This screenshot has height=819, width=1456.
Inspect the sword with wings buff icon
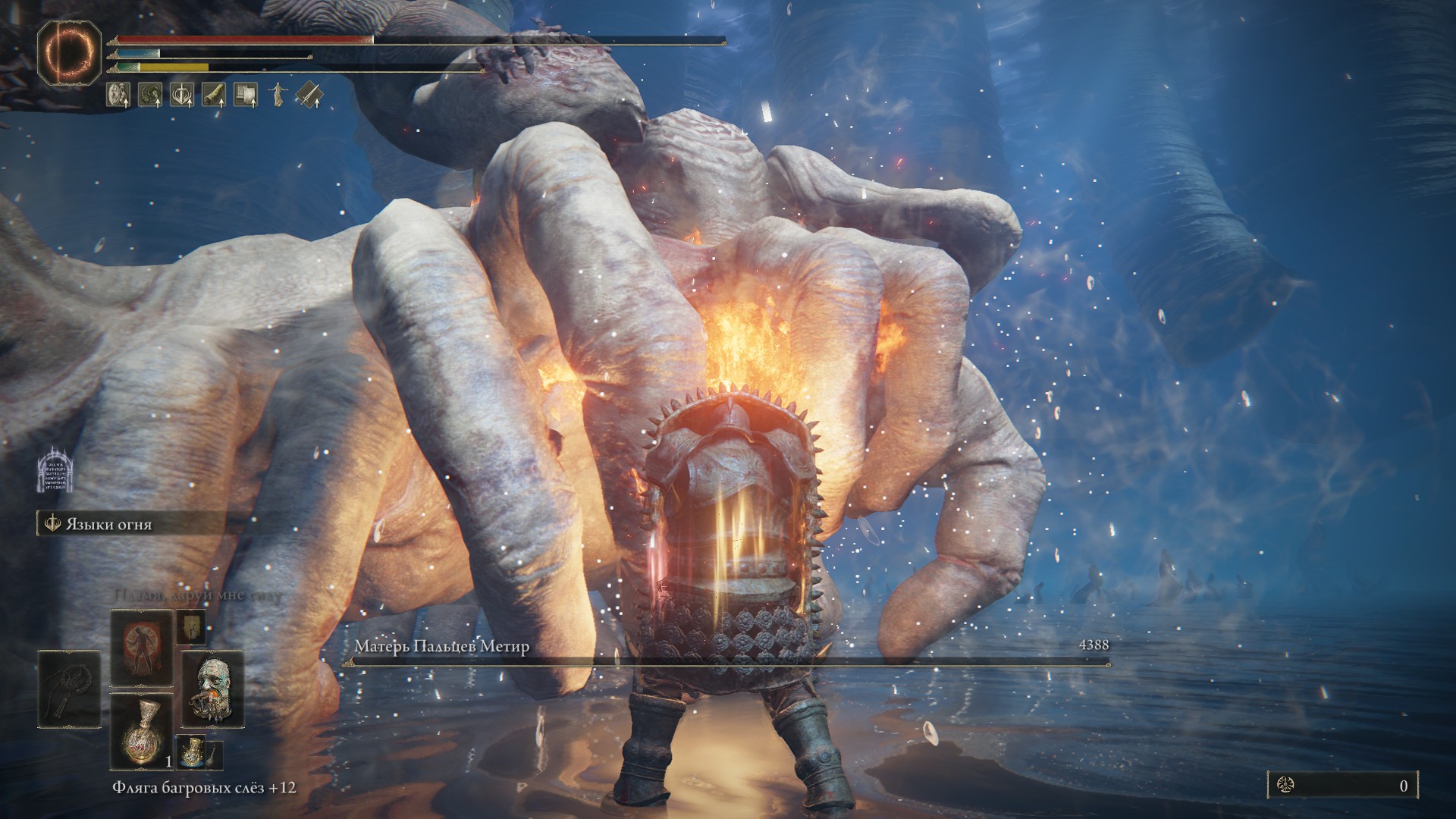181,94
